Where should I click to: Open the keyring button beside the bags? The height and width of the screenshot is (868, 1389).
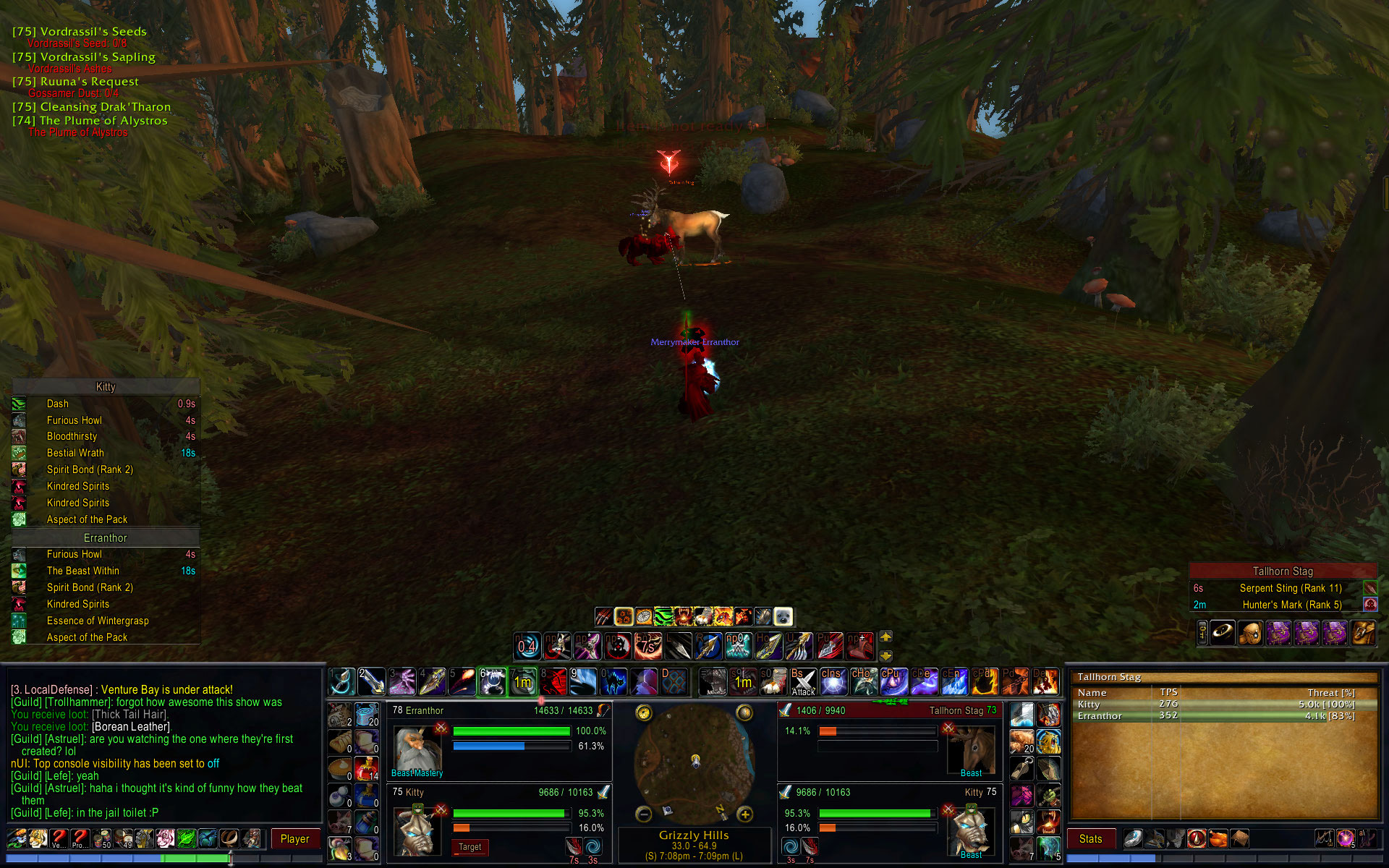point(1202,633)
